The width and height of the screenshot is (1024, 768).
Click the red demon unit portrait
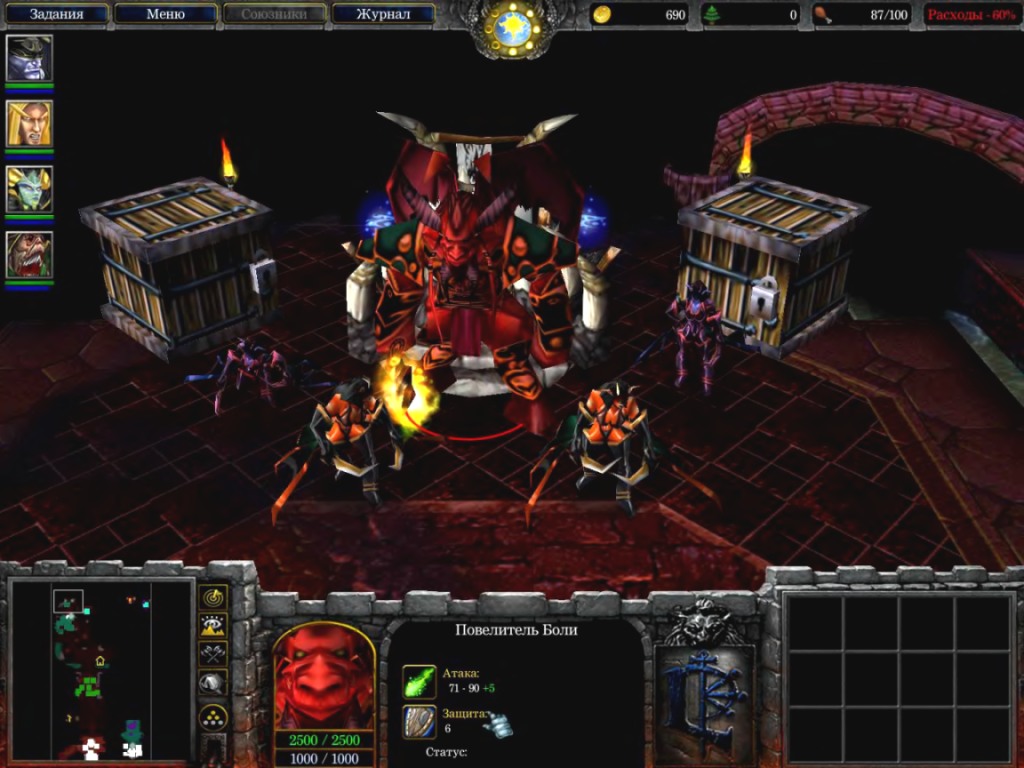324,676
